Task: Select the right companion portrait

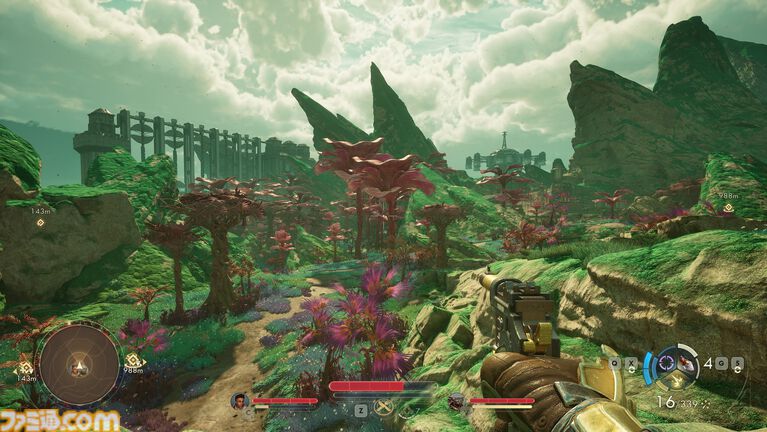Action: [456, 401]
